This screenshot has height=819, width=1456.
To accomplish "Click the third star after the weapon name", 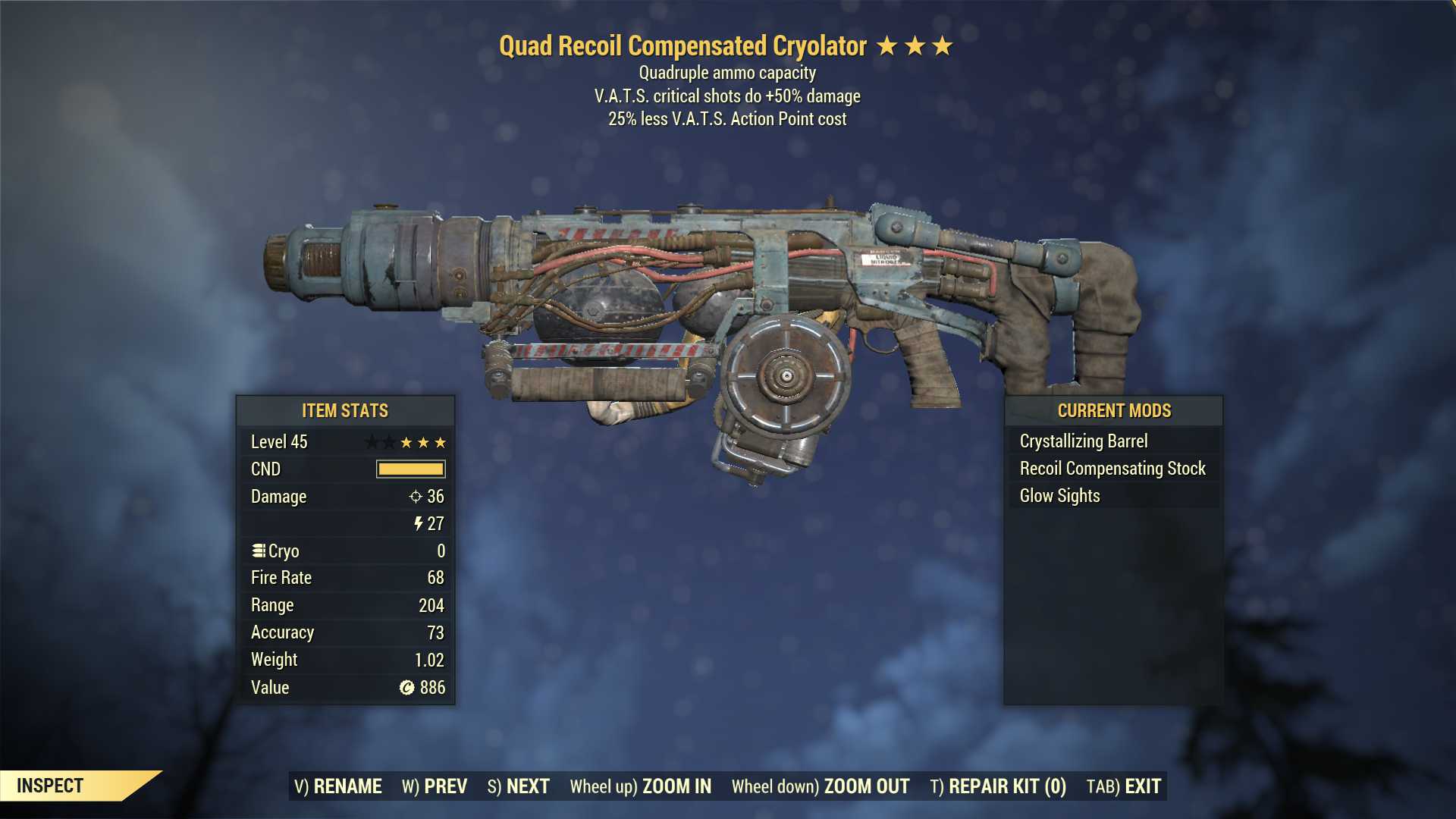I will coord(943,45).
